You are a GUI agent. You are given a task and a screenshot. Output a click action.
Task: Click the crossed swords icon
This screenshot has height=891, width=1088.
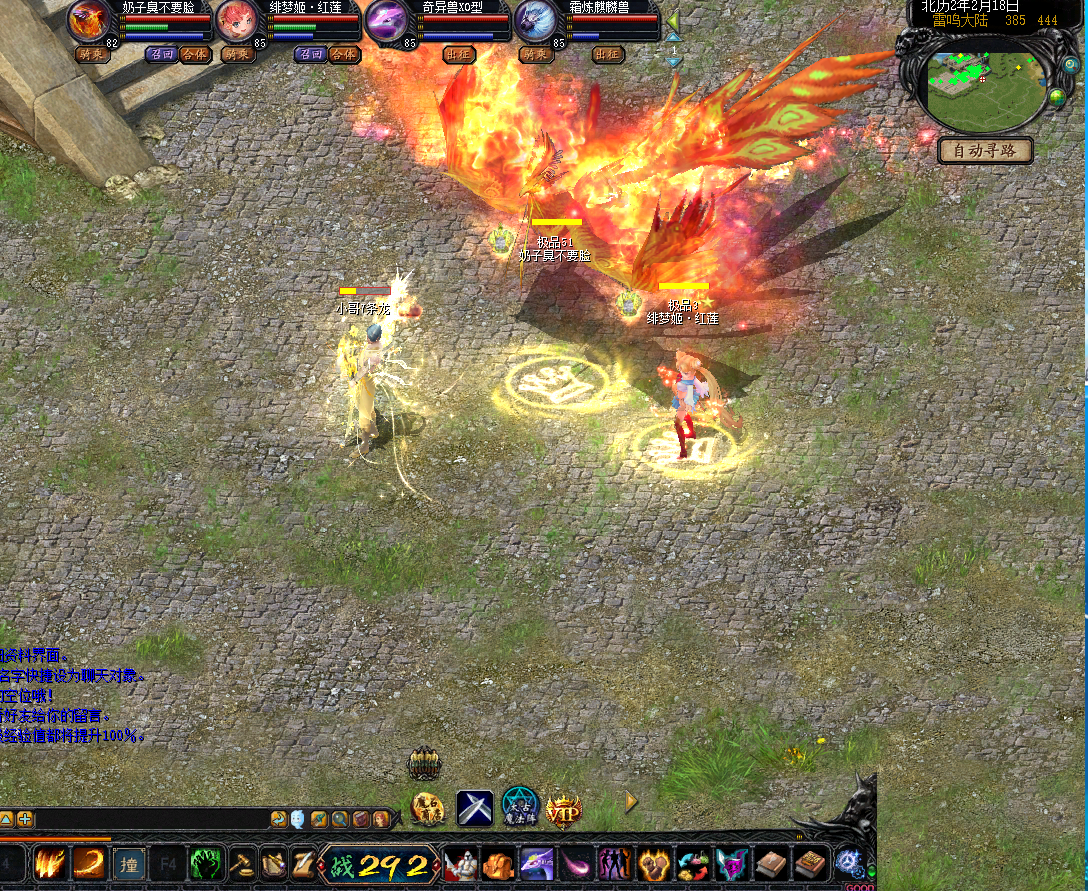[474, 808]
